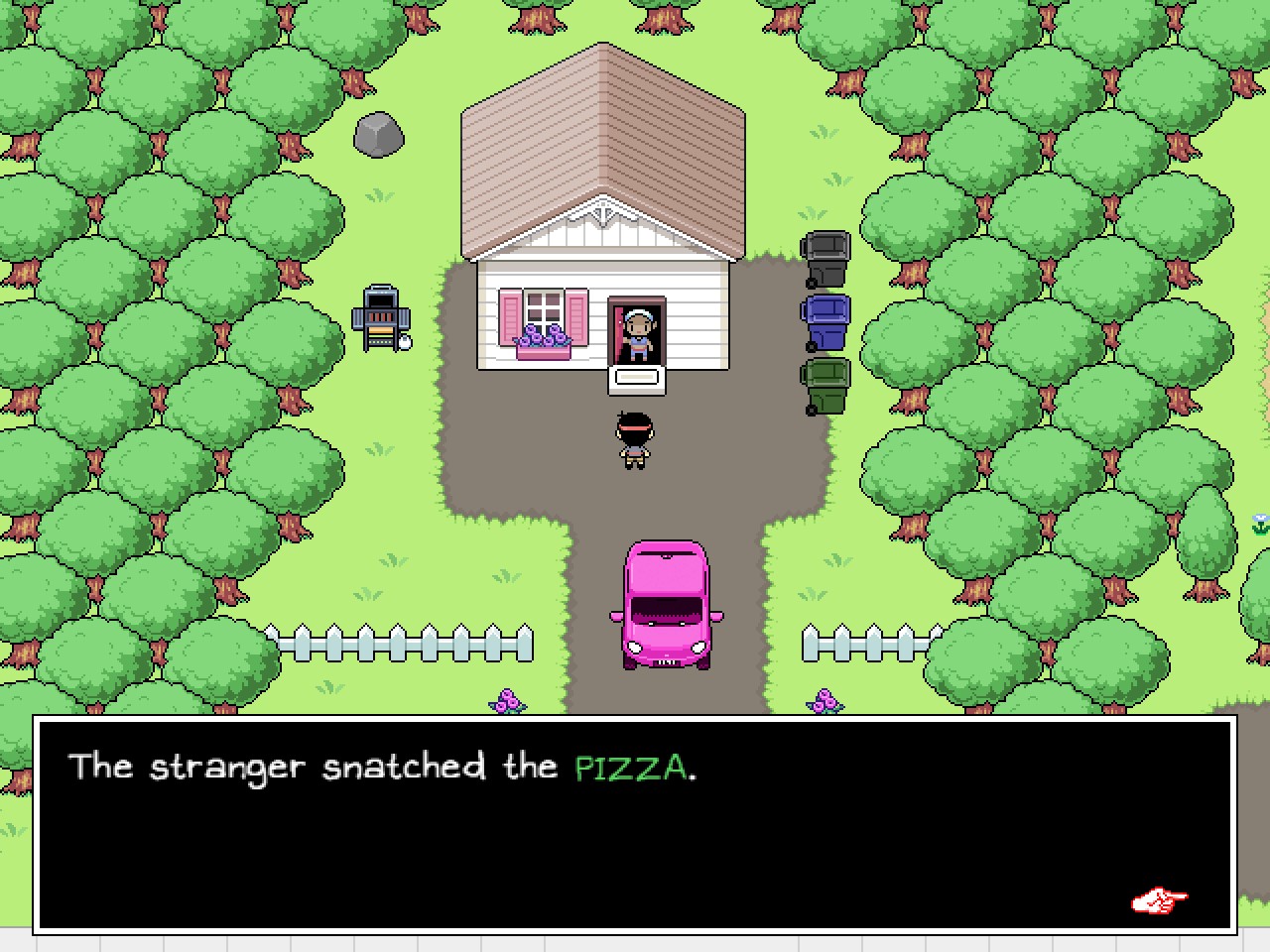
Task: Click the player character with the headband
Action: (633, 441)
